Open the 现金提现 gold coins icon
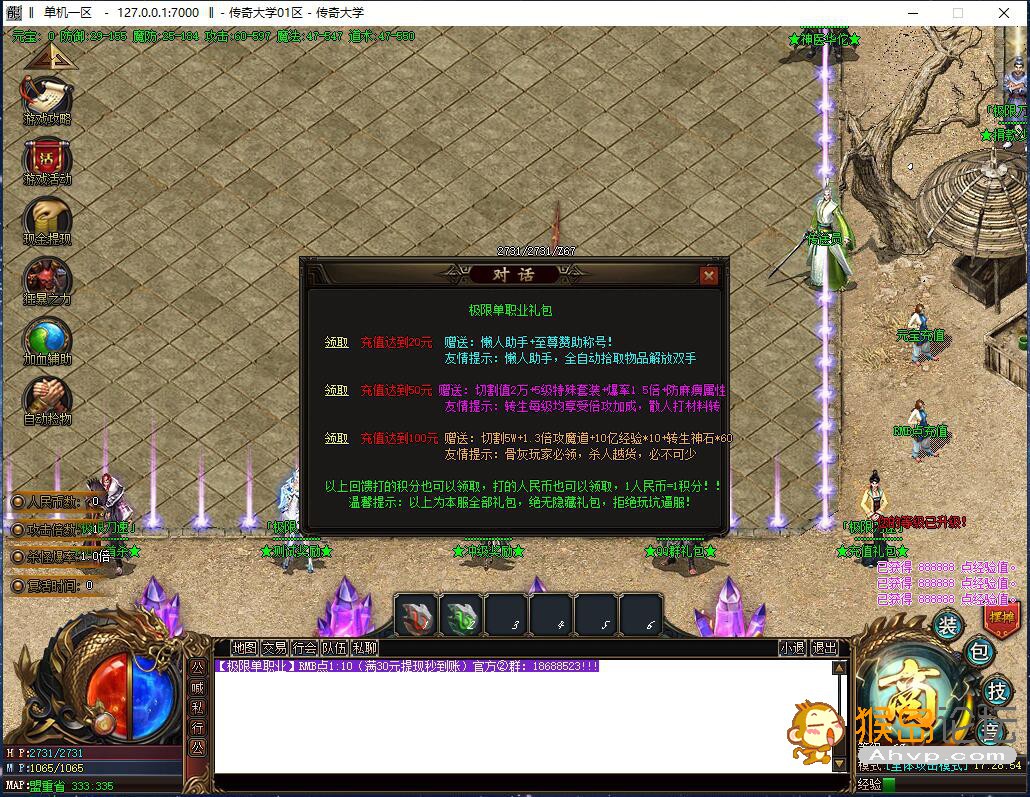 tap(47, 218)
